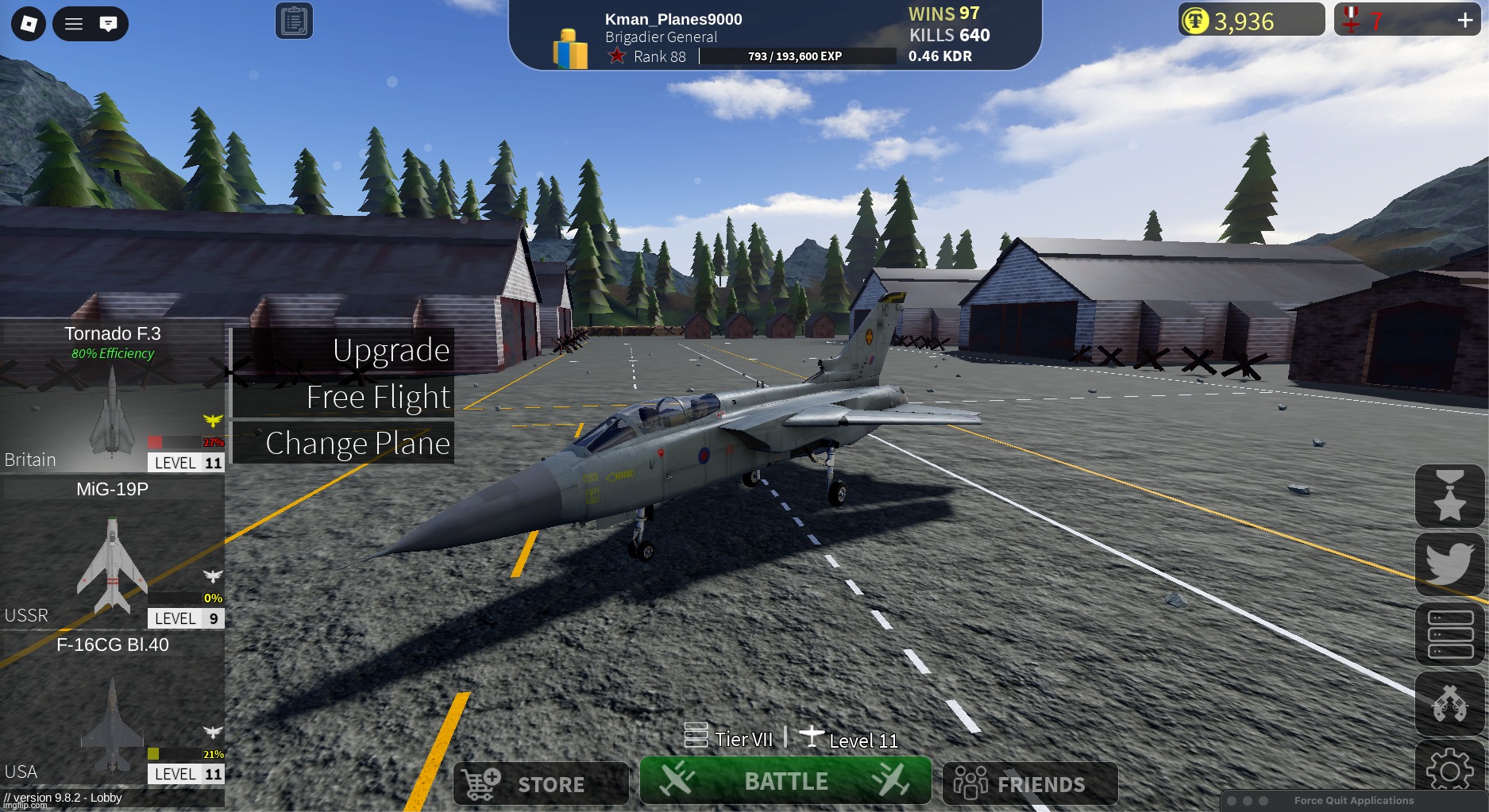Screen dimensions: 1489x812
Task: Select the Tornado F.3 plane slot
Action: (112, 397)
